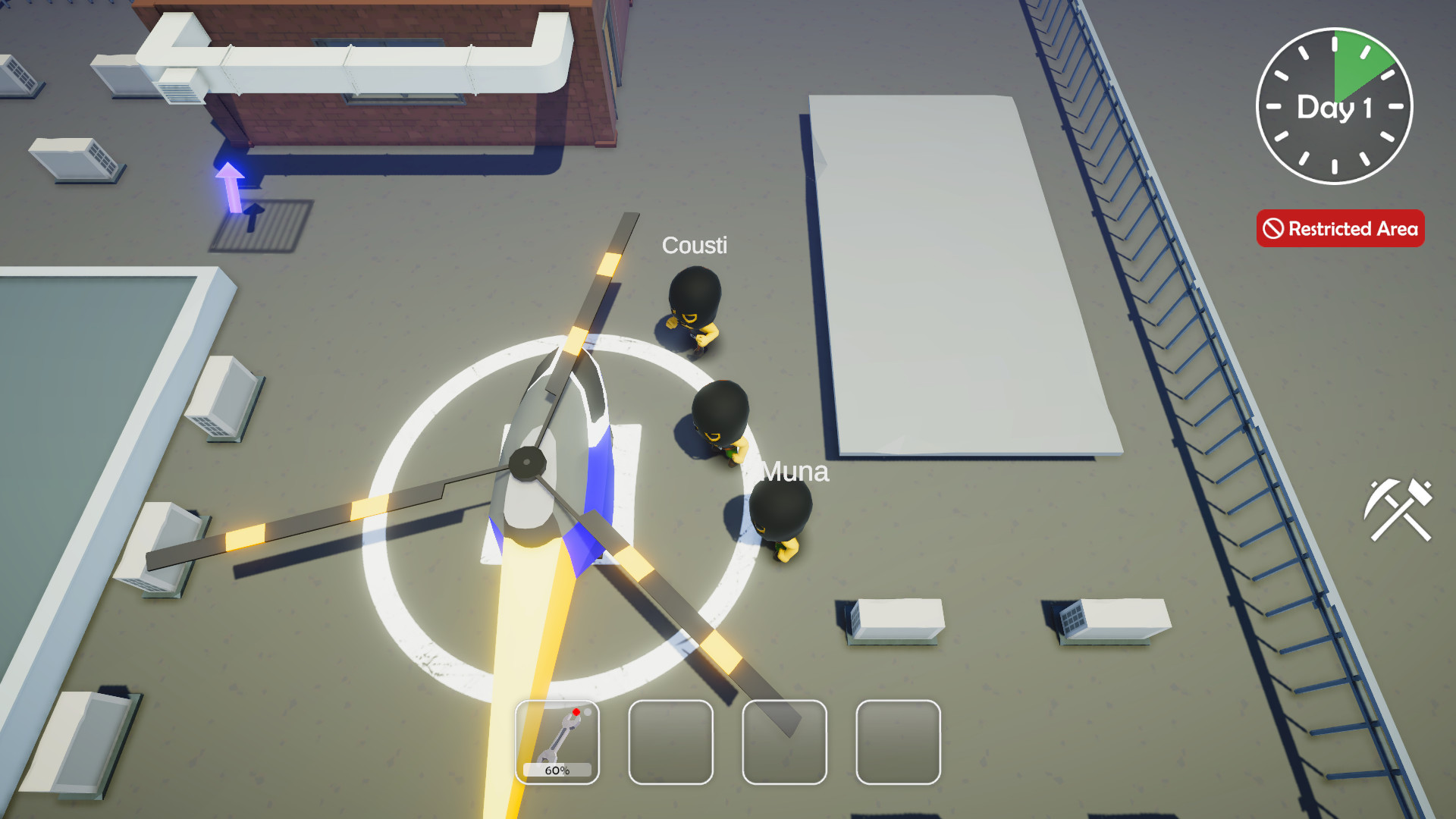The width and height of the screenshot is (1456, 819).
Task: Open the second empty hotbar slot
Action: click(670, 741)
